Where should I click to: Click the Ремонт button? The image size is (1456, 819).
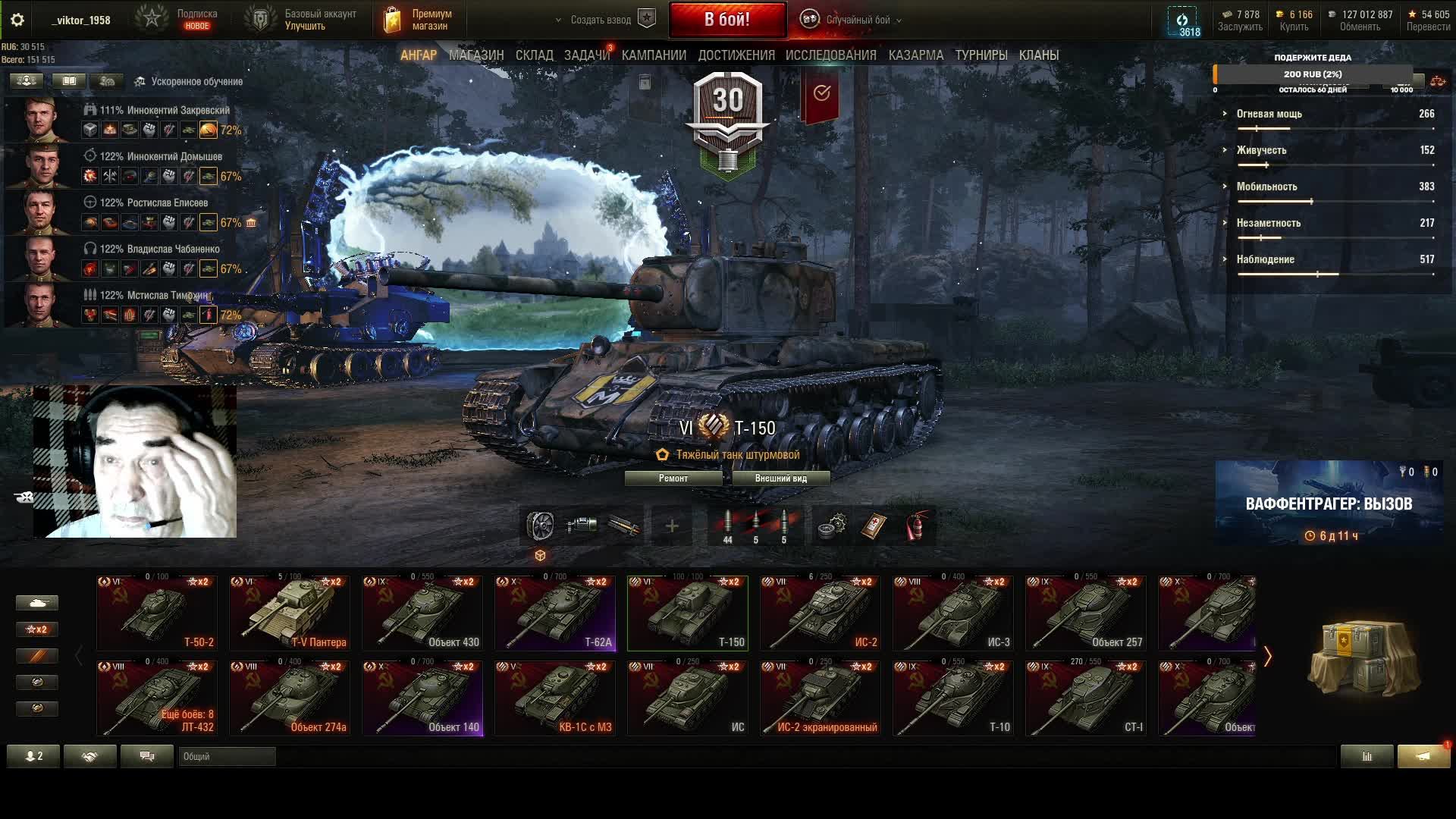[673, 479]
